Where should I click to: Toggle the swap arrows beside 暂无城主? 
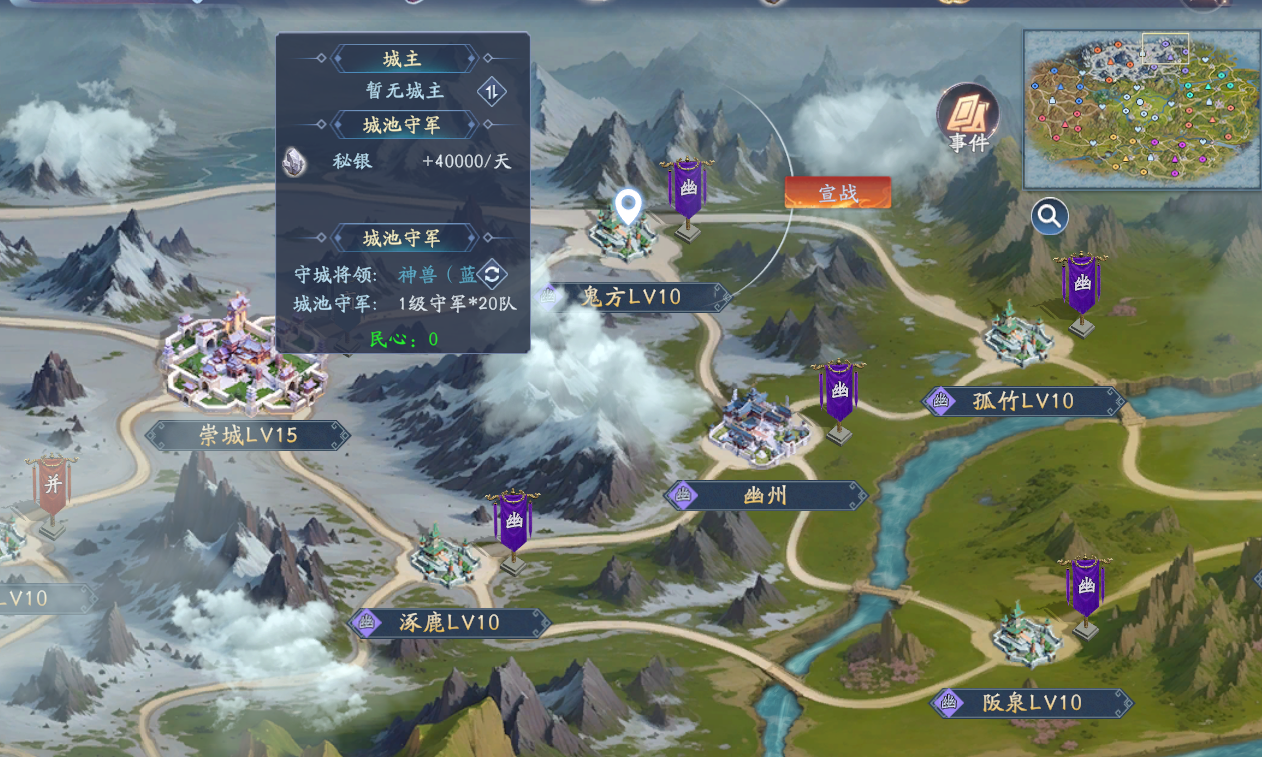point(491,92)
